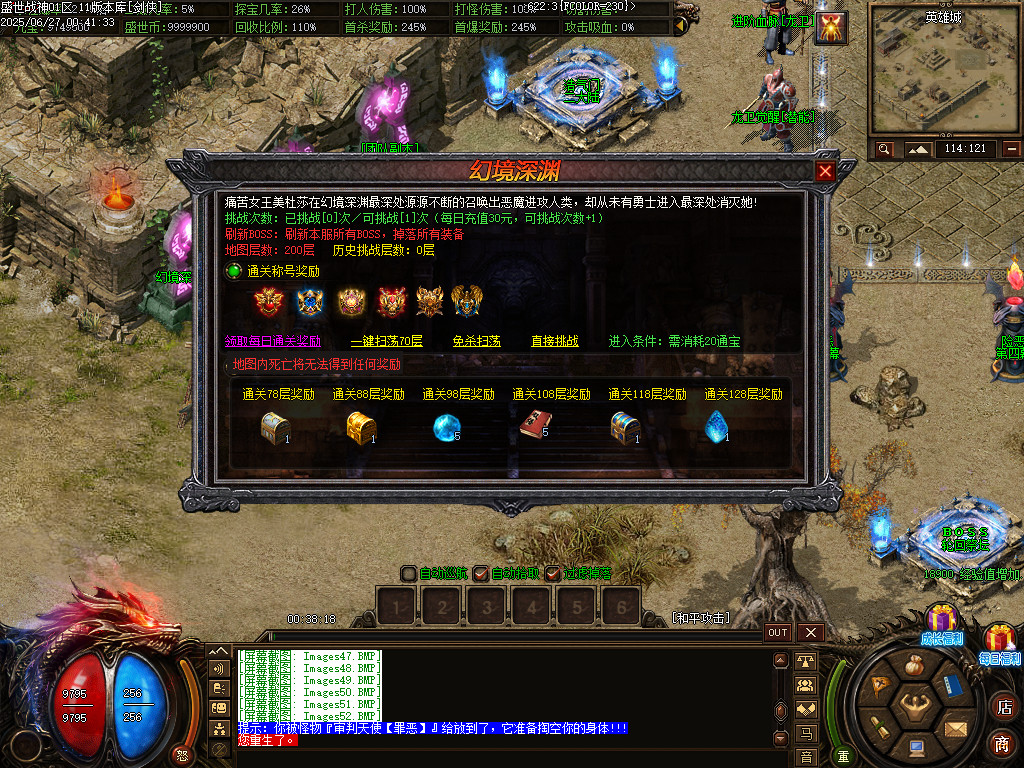Viewport: 1024px width, 768px height.
Task: Click the glowing winged figure buff icon
Action: tap(831, 28)
